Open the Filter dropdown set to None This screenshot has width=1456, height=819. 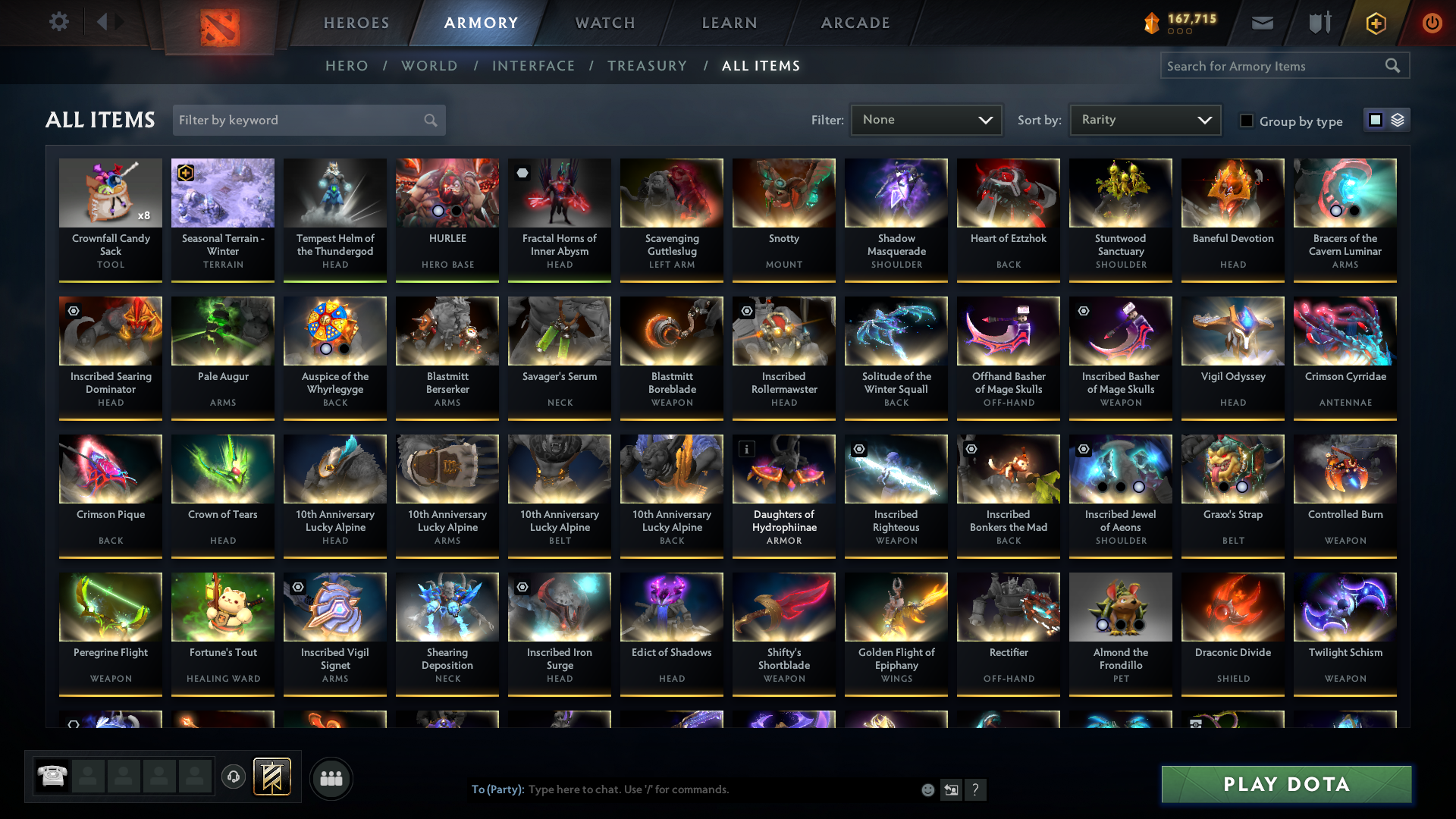tap(926, 119)
